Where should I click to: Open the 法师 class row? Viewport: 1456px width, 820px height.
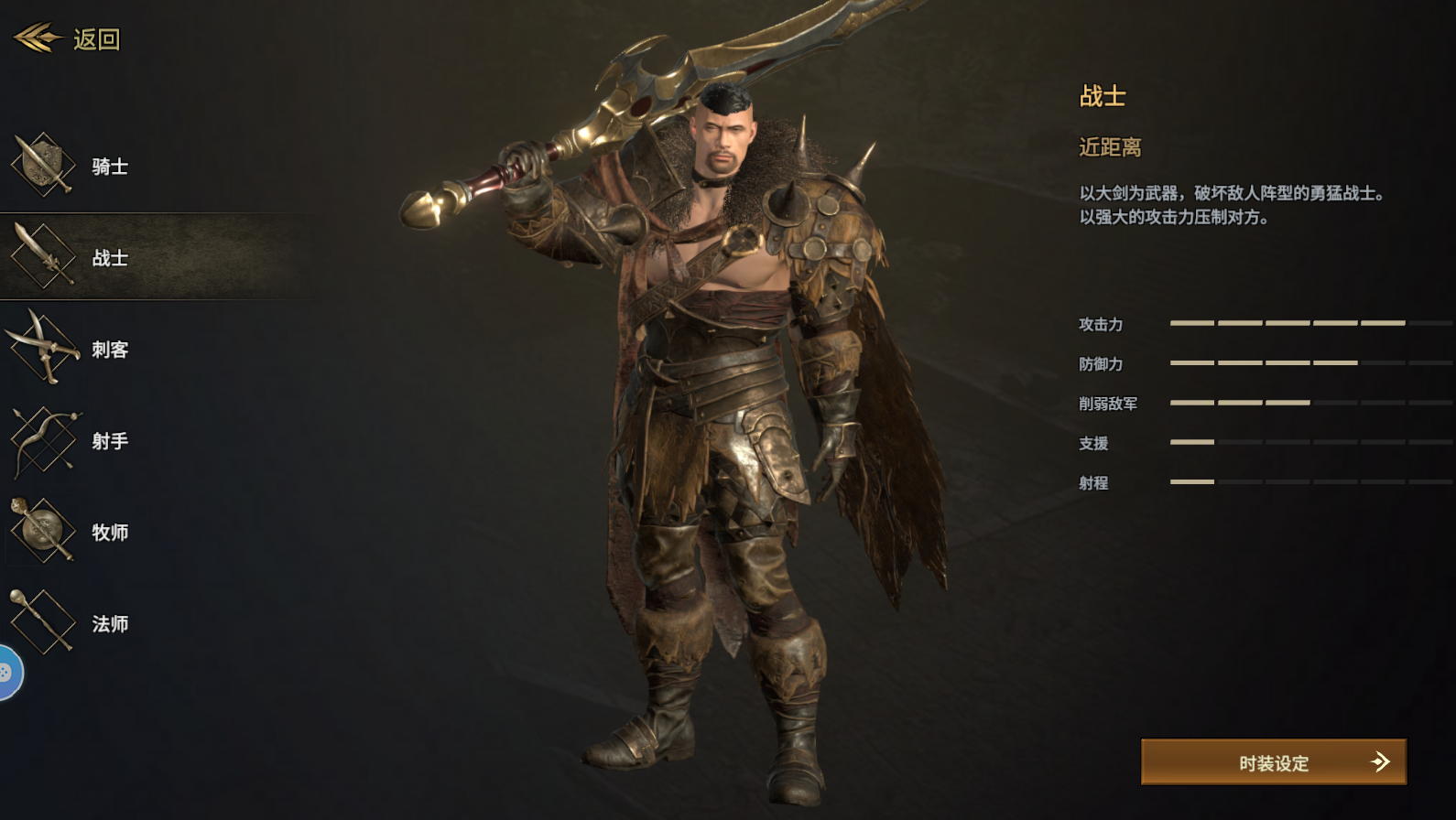pos(111,621)
